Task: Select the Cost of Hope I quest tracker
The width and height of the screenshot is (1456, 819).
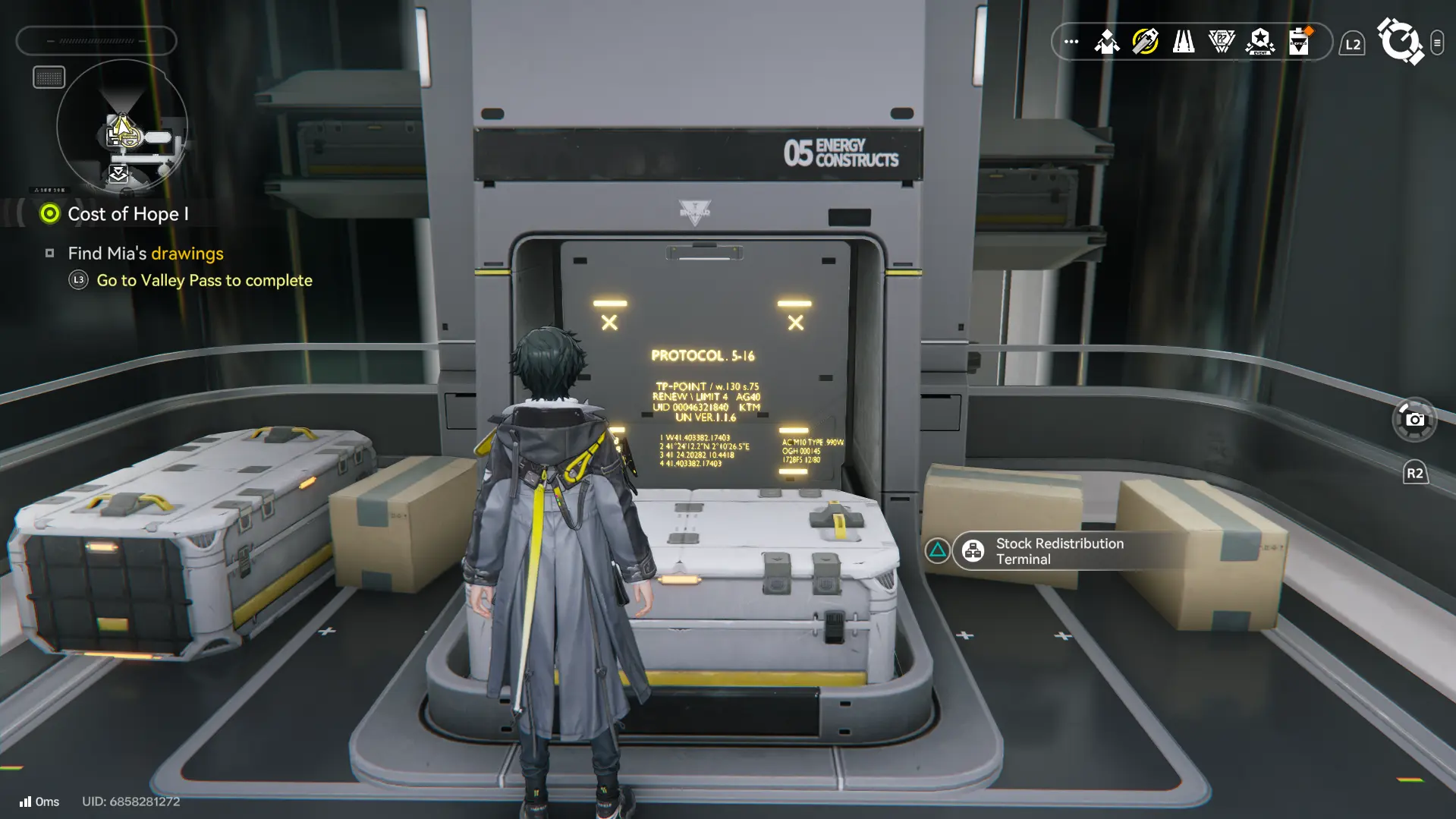Action: tap(127, 214)
